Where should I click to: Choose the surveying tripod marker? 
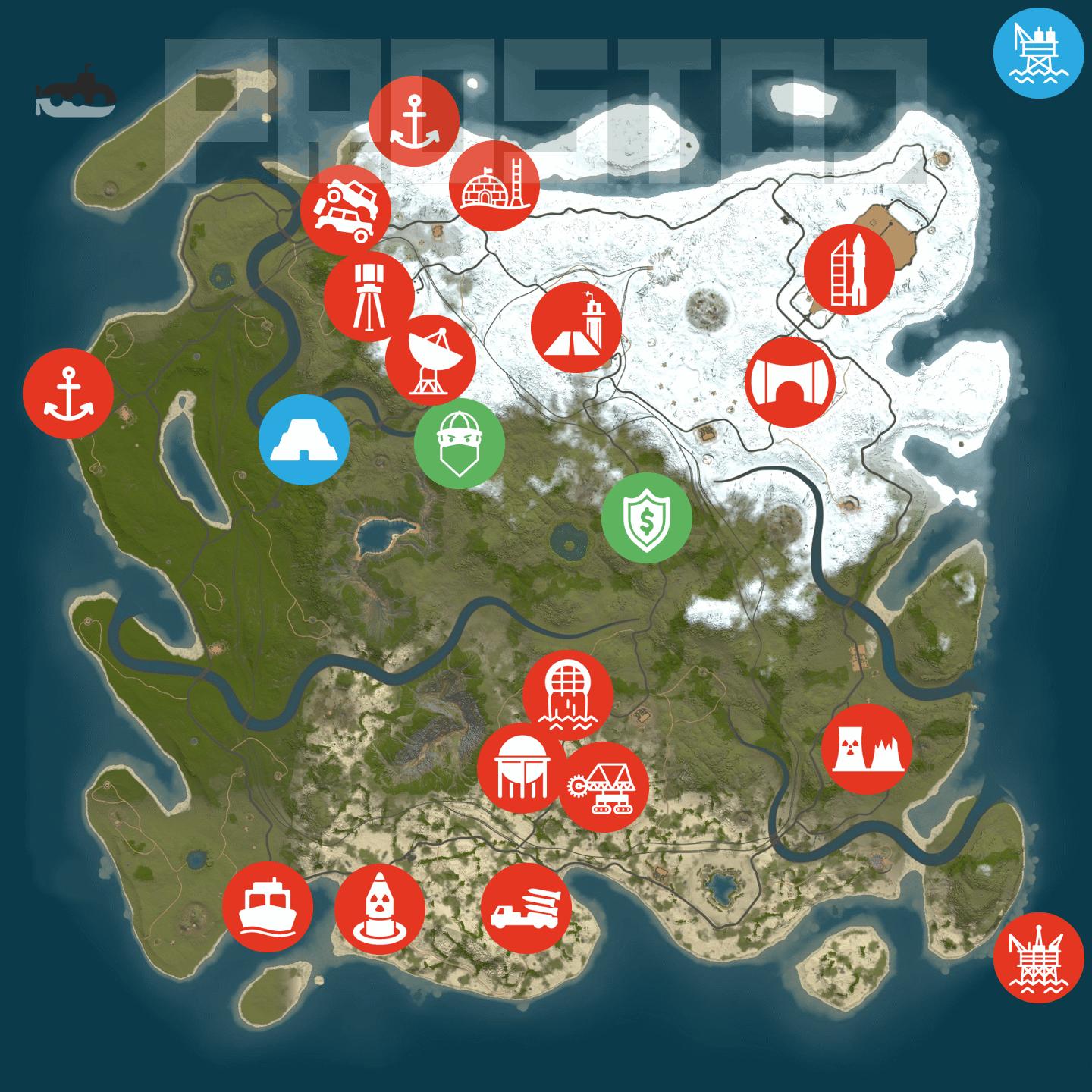[x=369, y=297]
